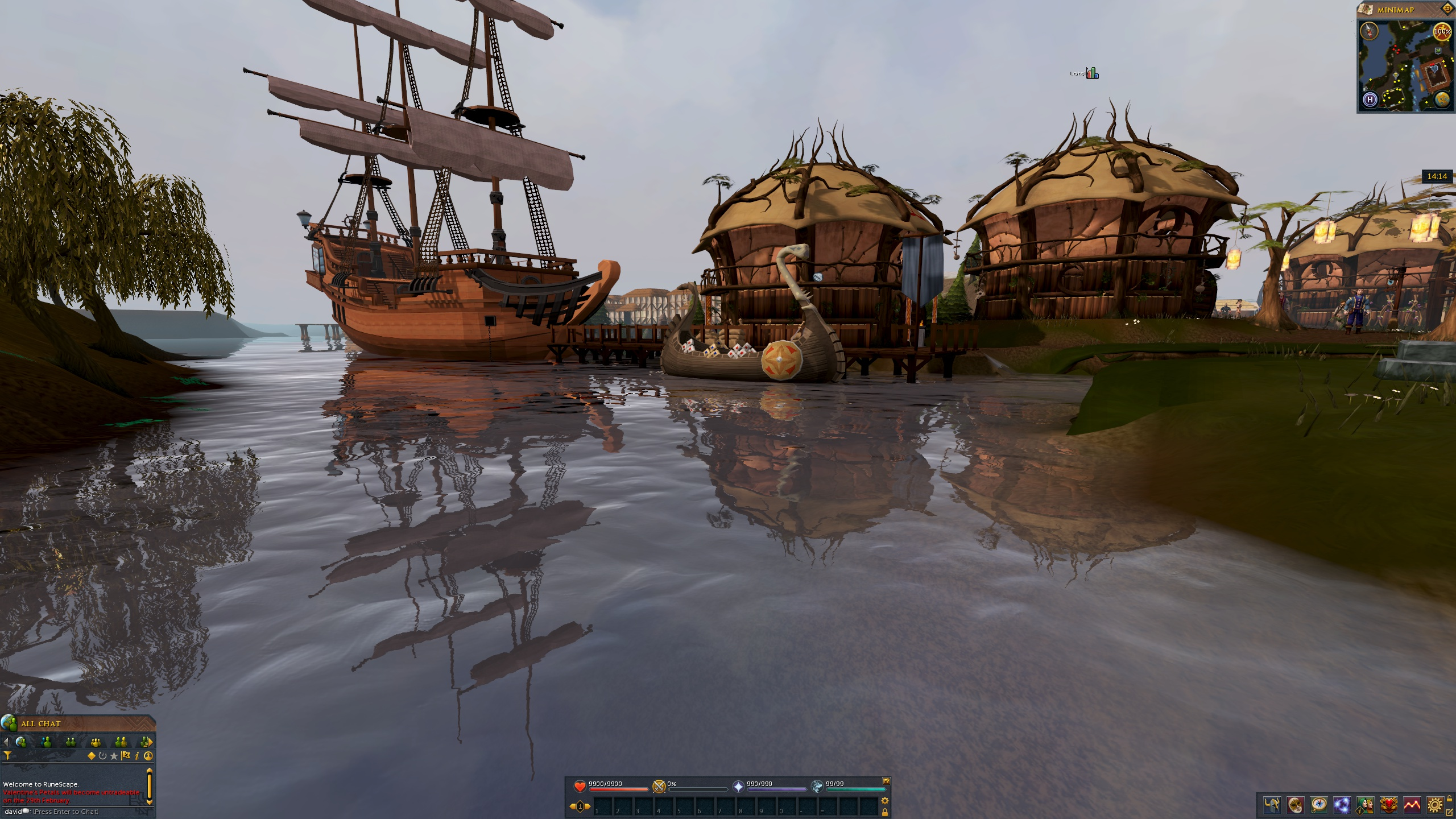Open the world map globe button
Screen dimensions: 1456x819
click(x=1442, y=100)
